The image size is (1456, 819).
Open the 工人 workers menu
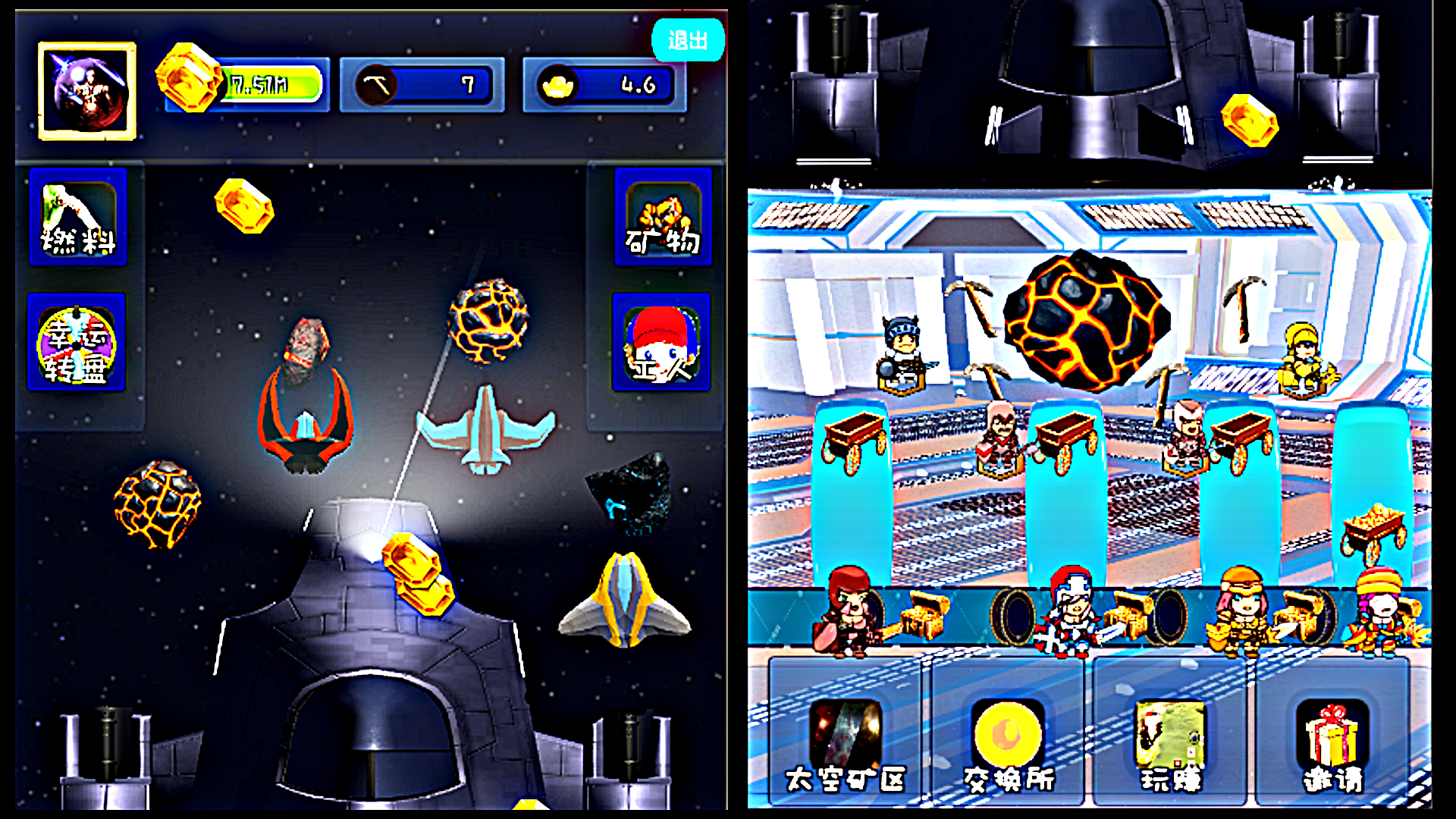click(x=661, y=343)
